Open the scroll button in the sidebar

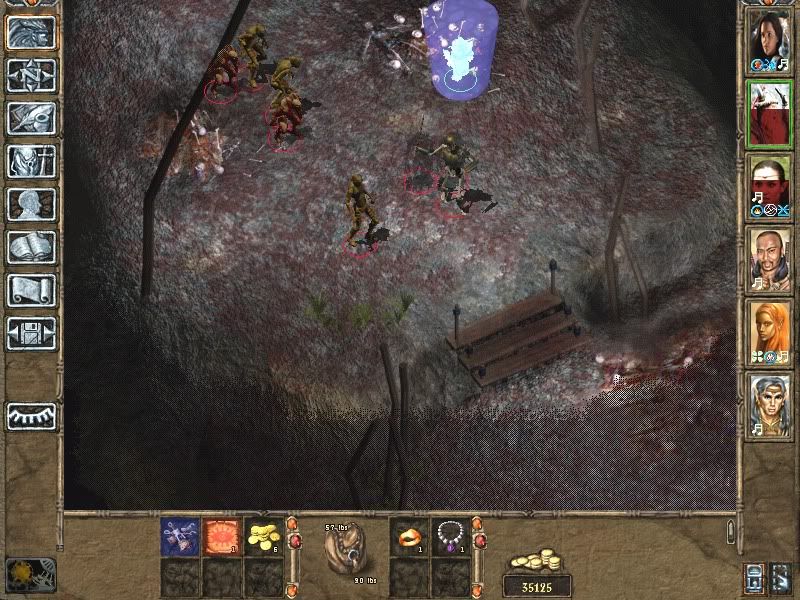31,290
